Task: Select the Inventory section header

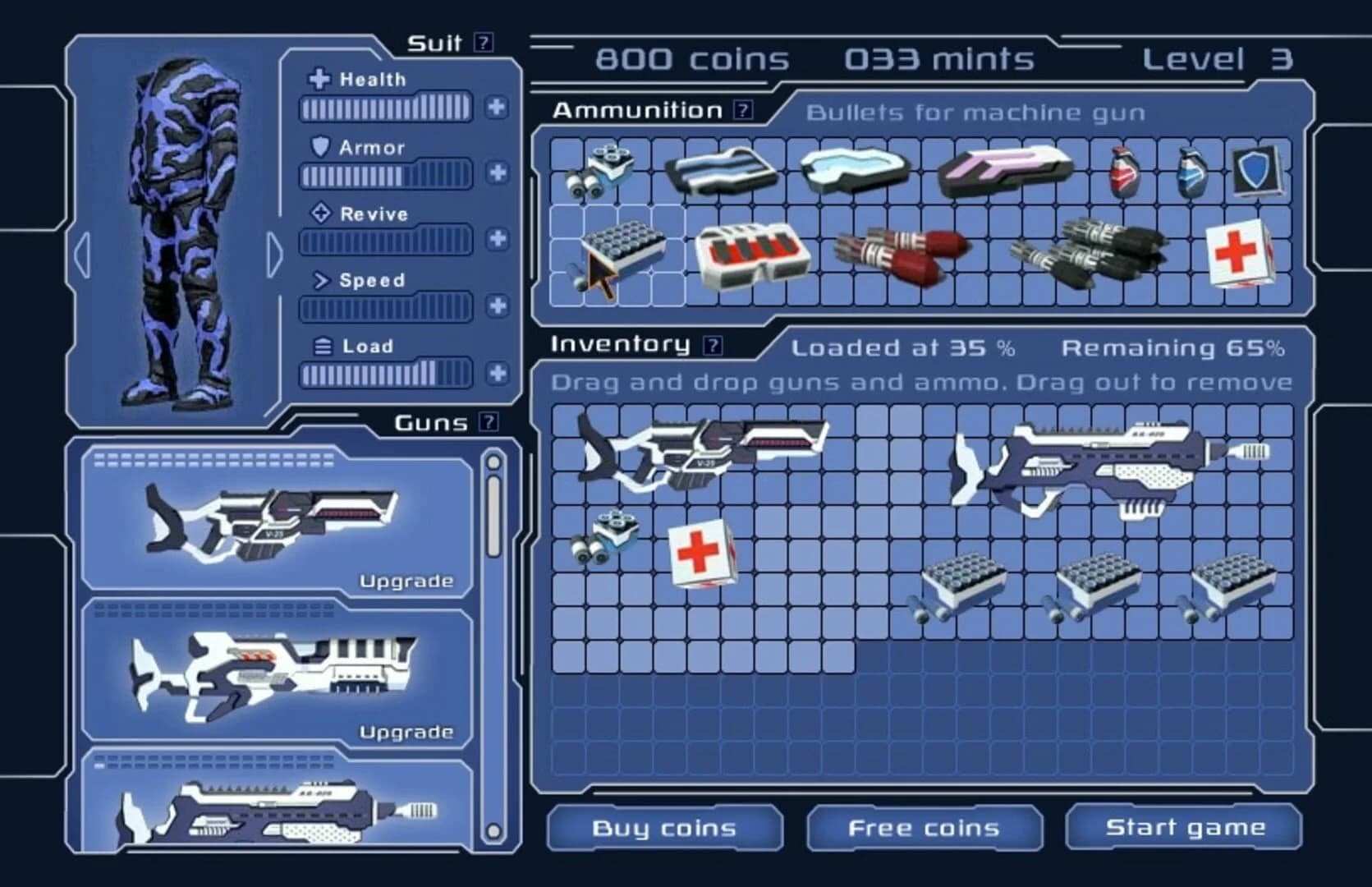Action: click(622, 345)
